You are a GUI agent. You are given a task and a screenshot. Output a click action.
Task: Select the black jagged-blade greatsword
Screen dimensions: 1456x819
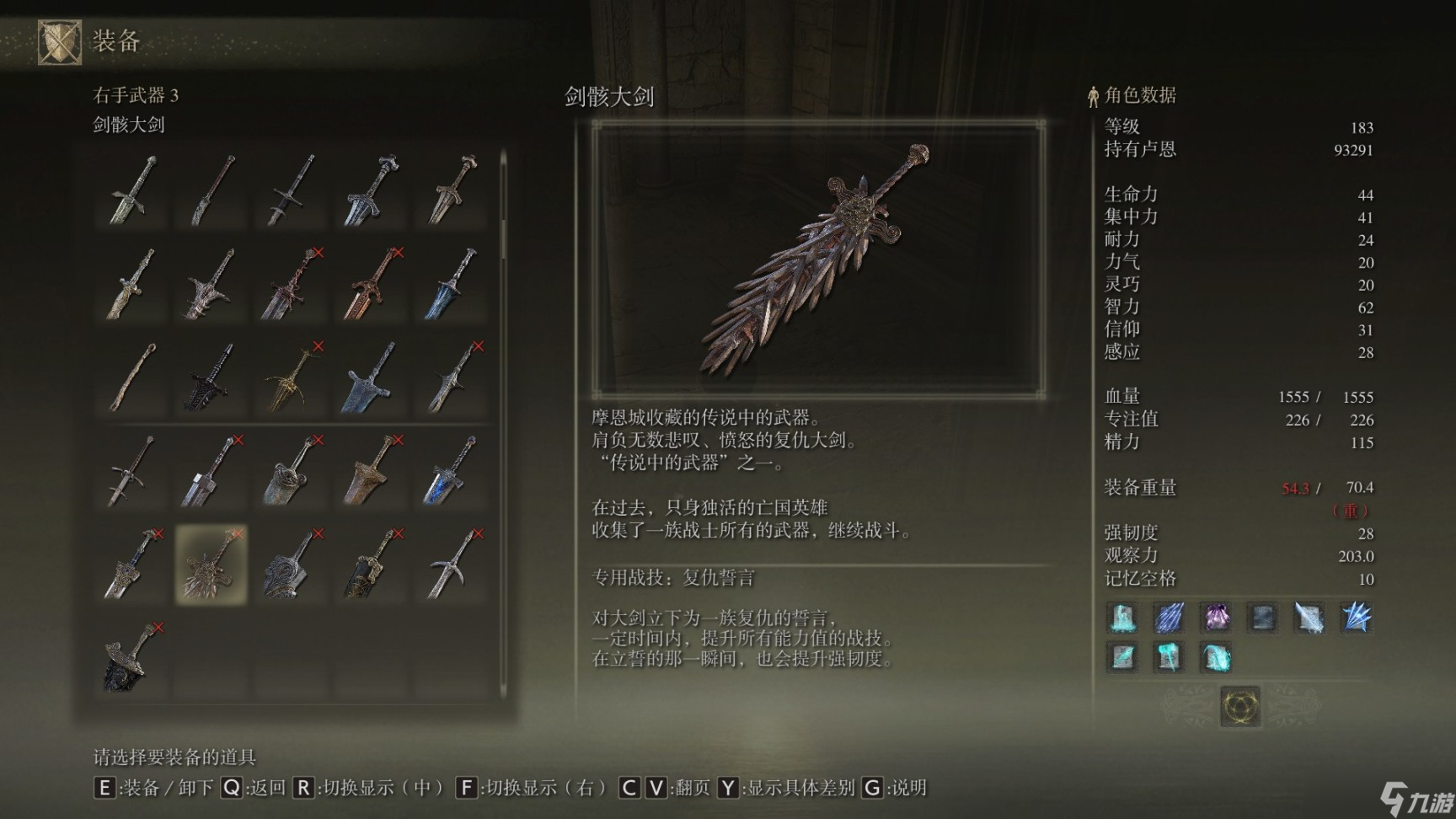[211, 377]
